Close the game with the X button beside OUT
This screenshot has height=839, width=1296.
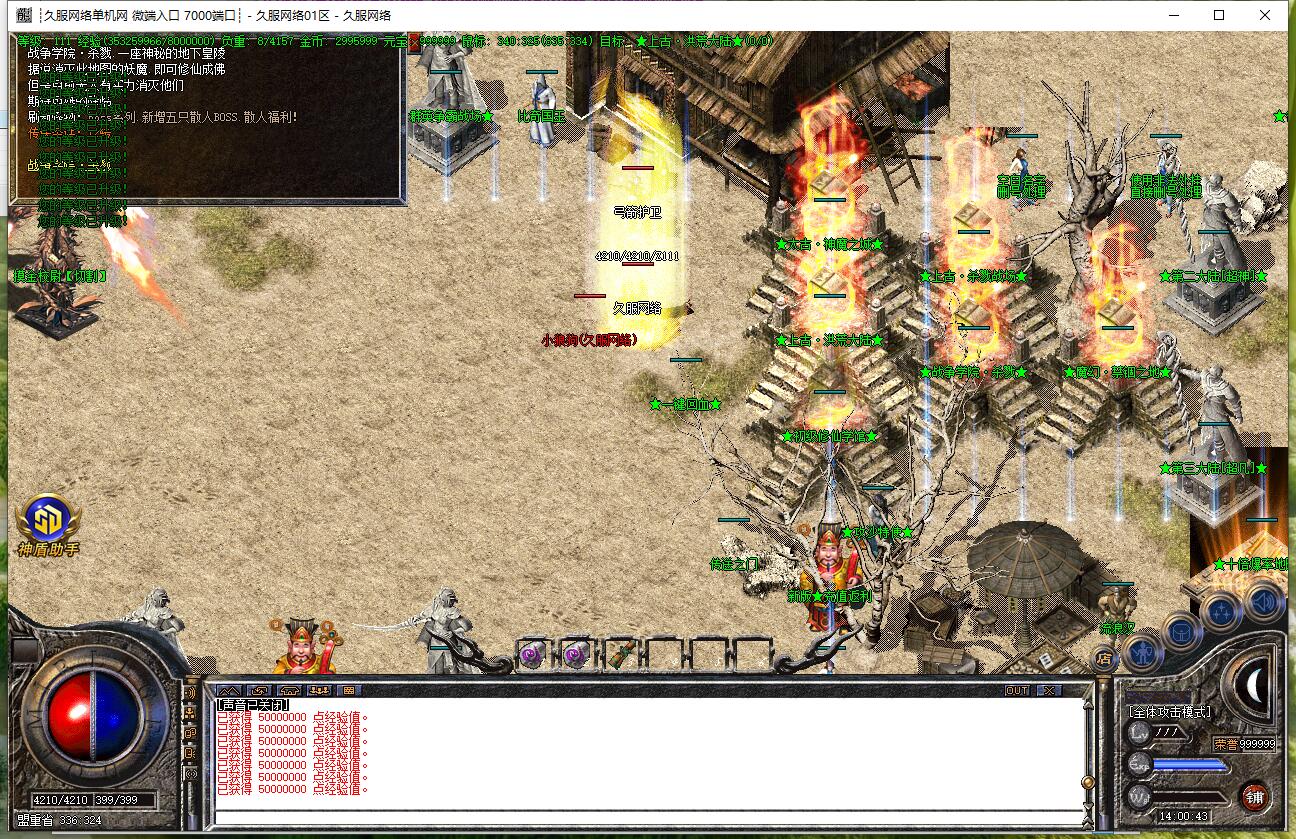coord(1047,690)
